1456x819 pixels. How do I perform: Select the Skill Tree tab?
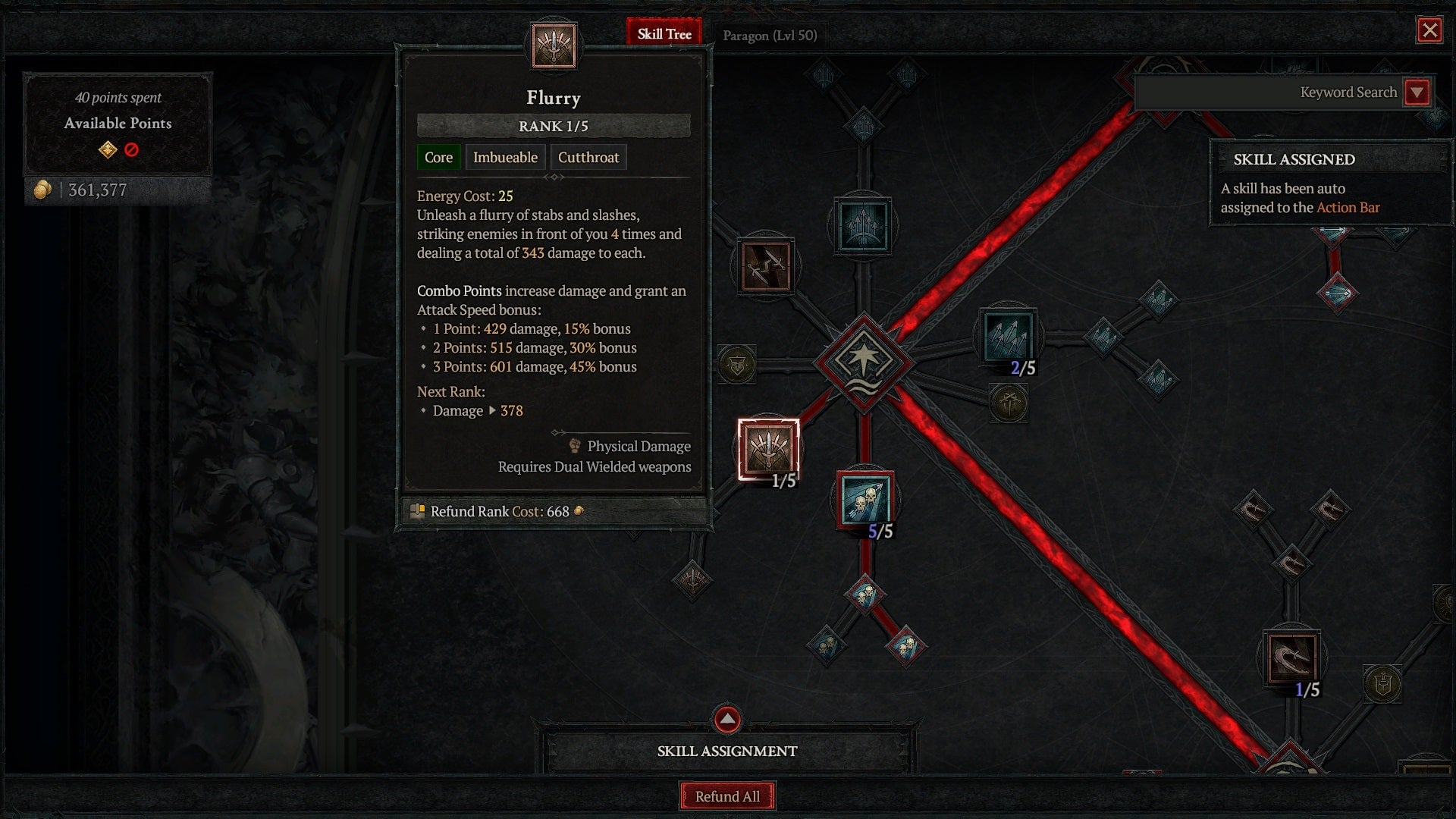click(665, 34)
